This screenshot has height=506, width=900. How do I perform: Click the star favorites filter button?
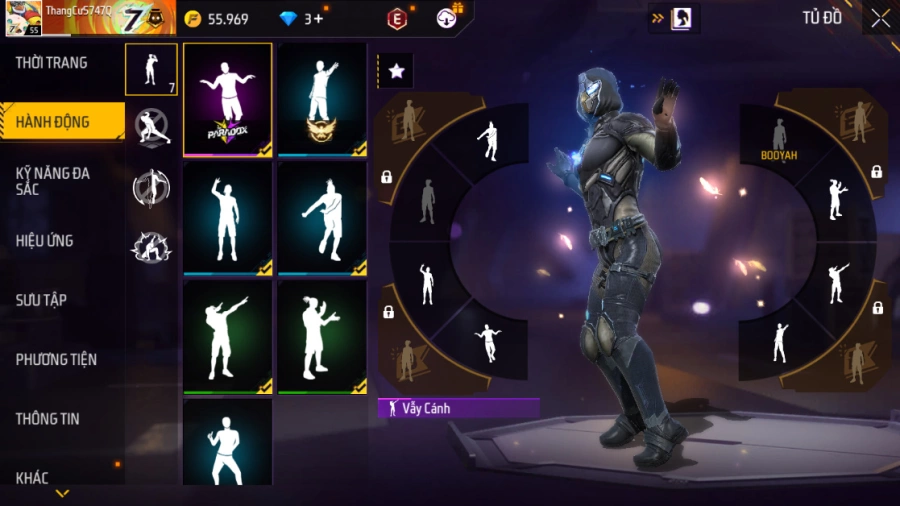396,71
